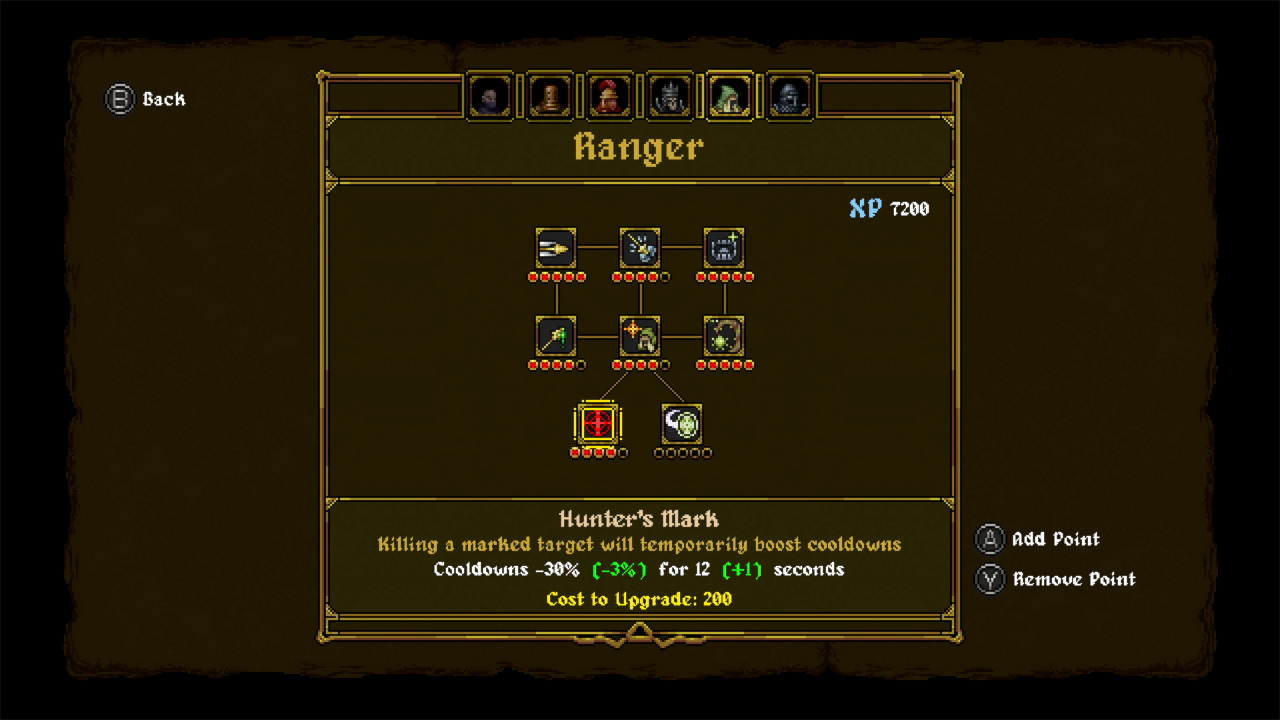The width and height of the screenshot is (1280, 720).
Task: Open the hooded marksman skill with orange crosshair
Action: (640, 338)
